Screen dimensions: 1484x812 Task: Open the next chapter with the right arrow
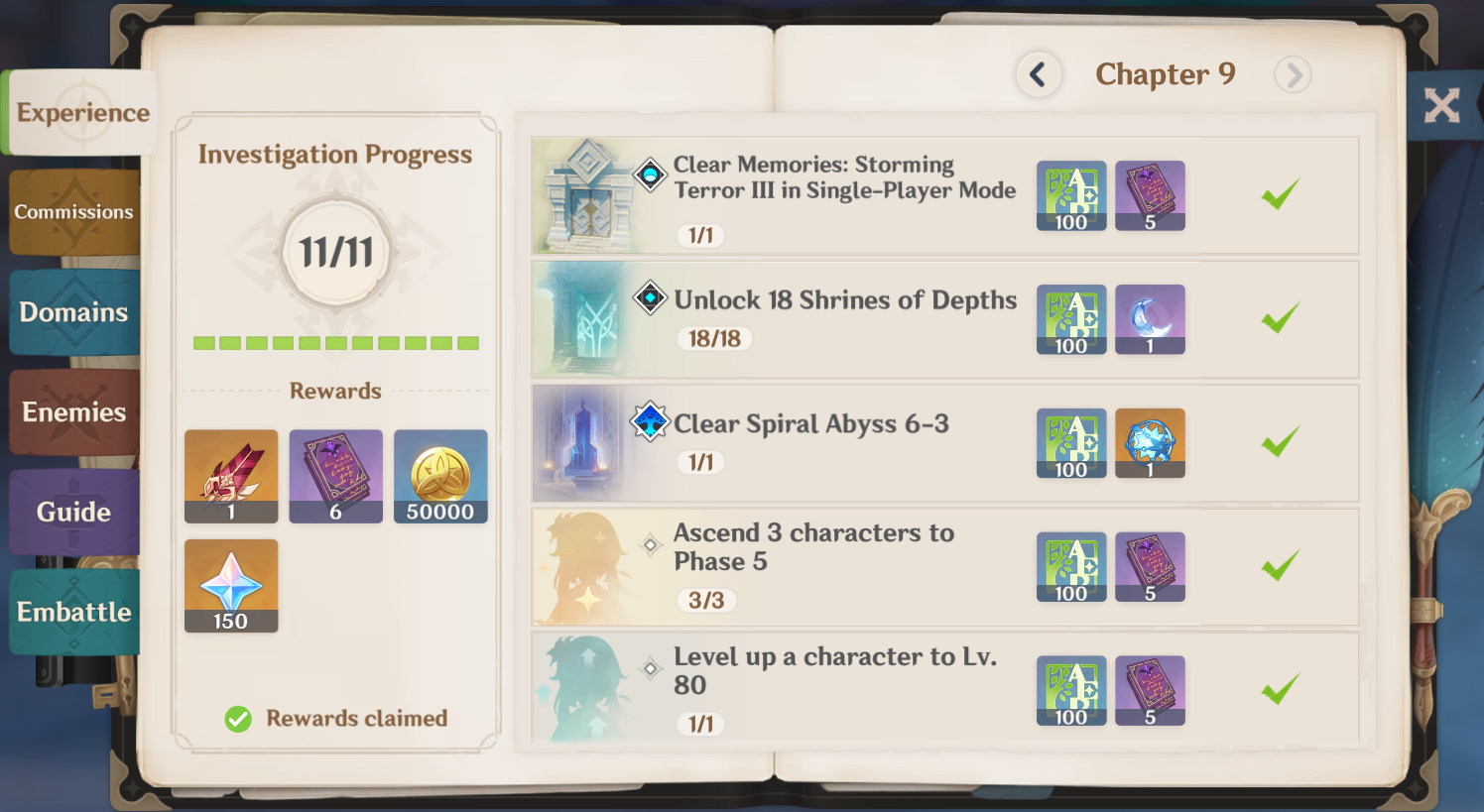coord(1293,74)
